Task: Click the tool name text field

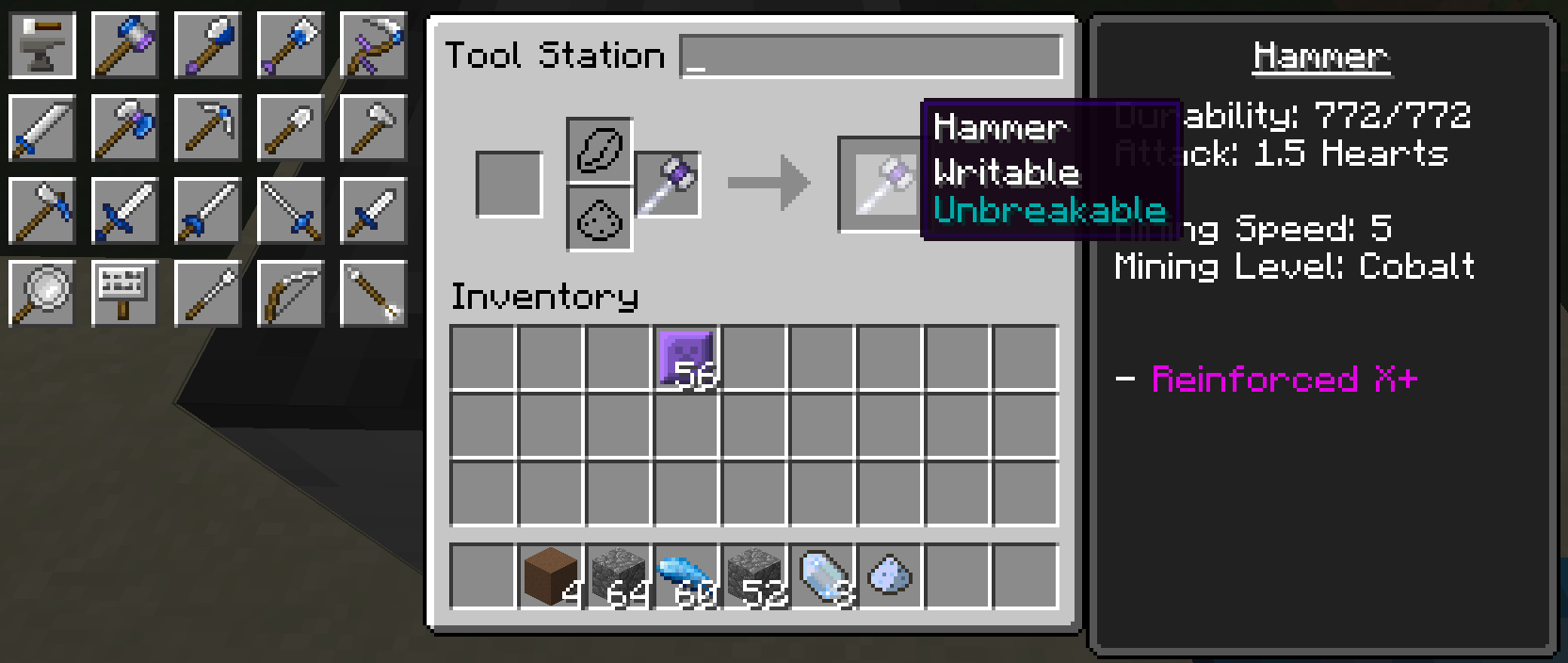Action: [871, 57]
